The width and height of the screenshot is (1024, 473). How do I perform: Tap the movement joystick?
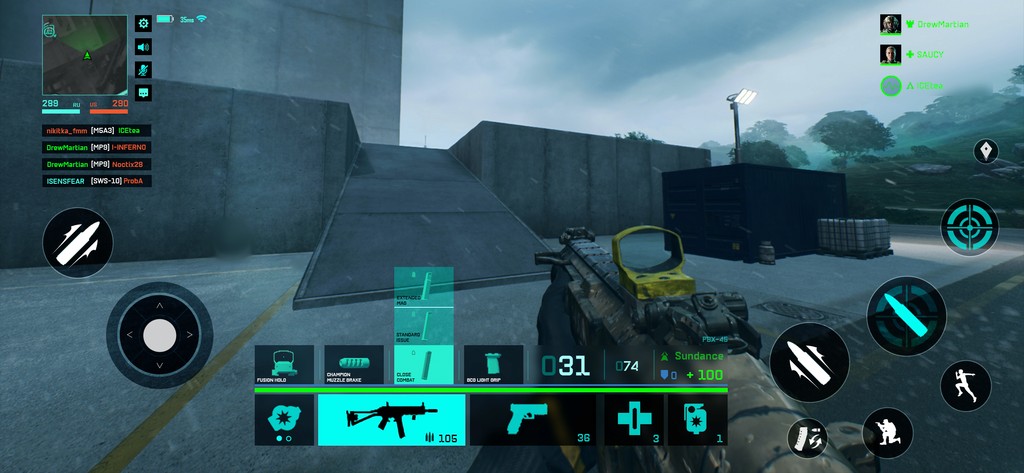pyautogui.click(x=160, y=335)
